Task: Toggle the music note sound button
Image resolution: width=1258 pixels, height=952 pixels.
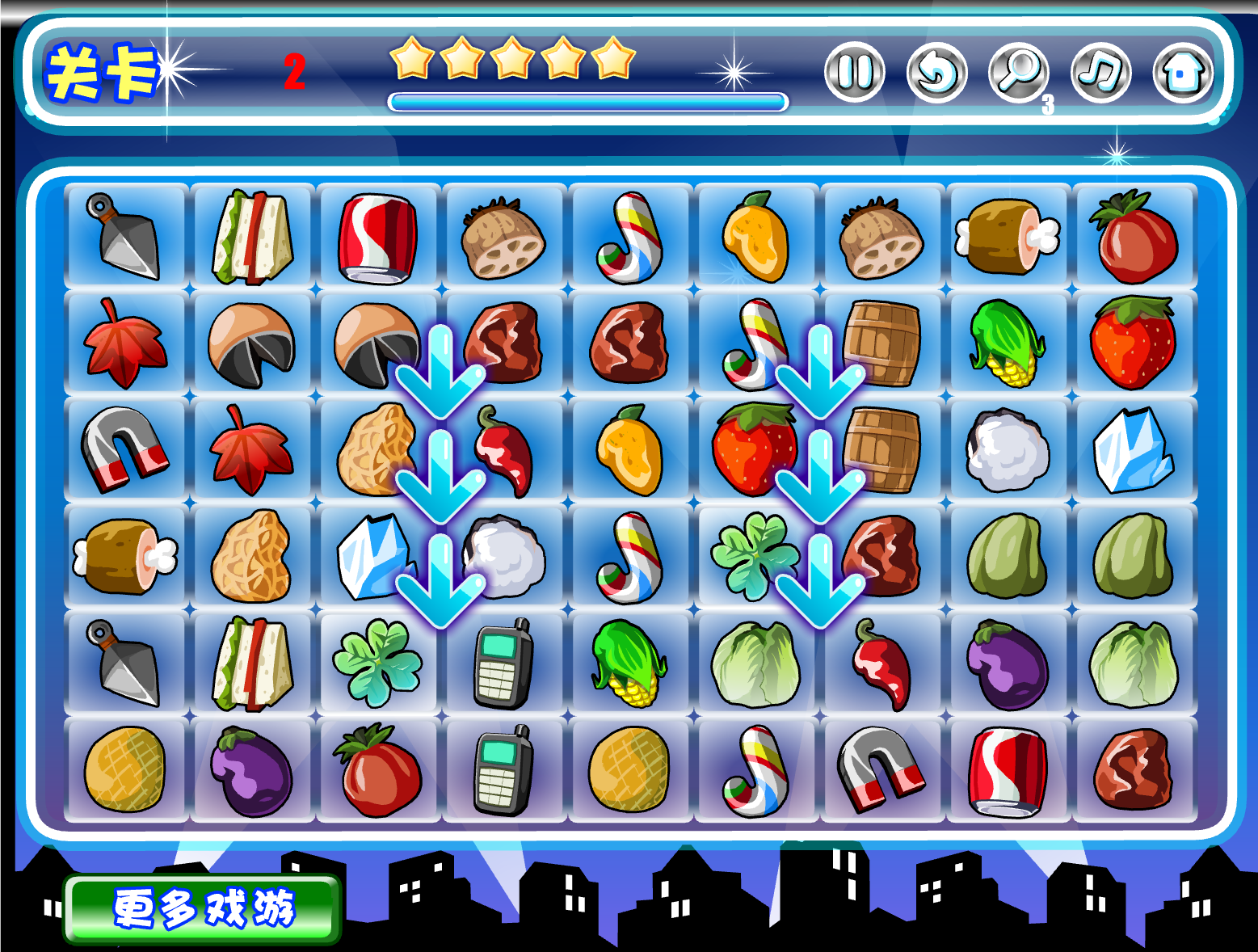Action: coord(1100,73)
